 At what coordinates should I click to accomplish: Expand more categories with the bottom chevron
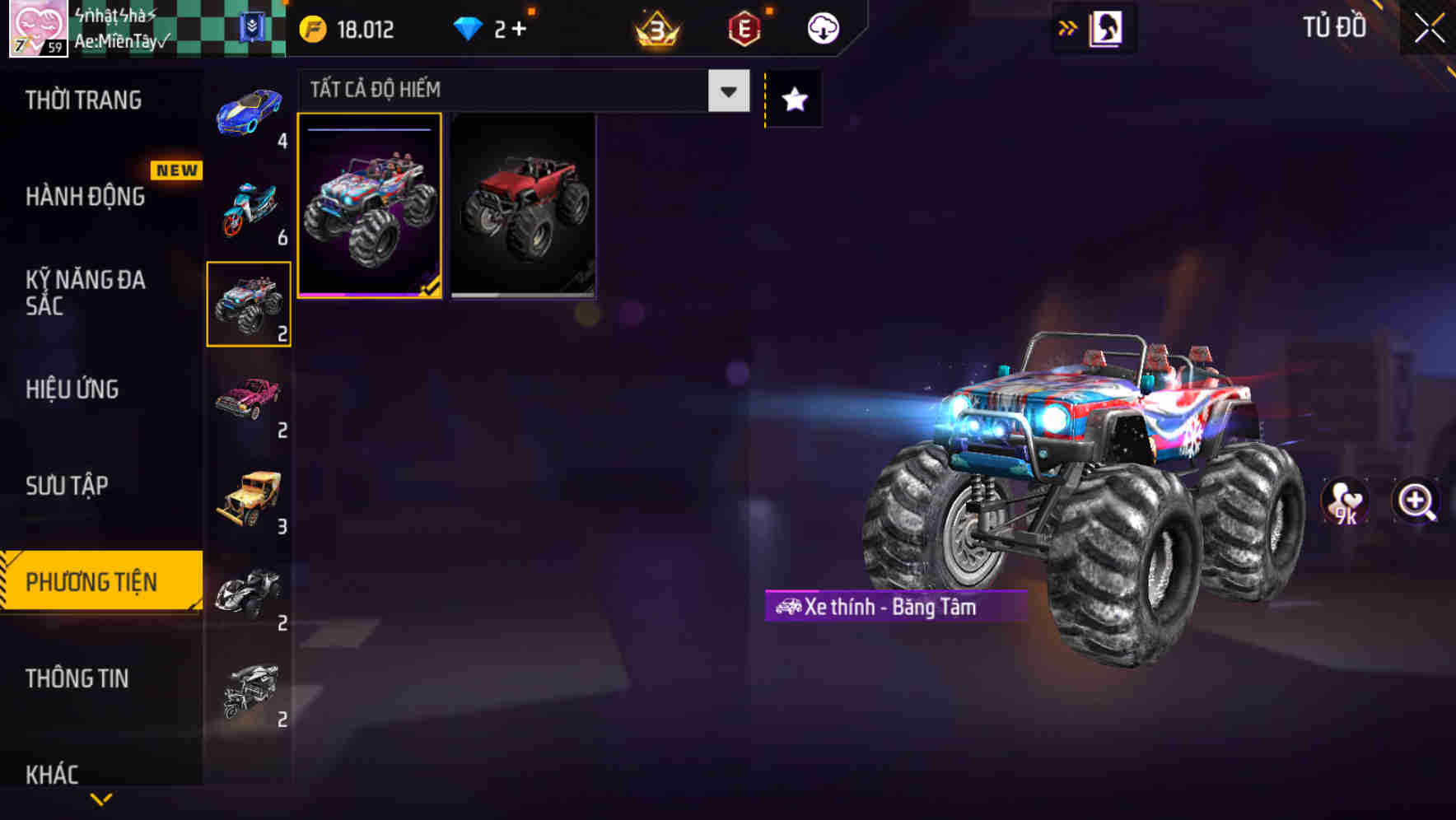pos(101,797)
